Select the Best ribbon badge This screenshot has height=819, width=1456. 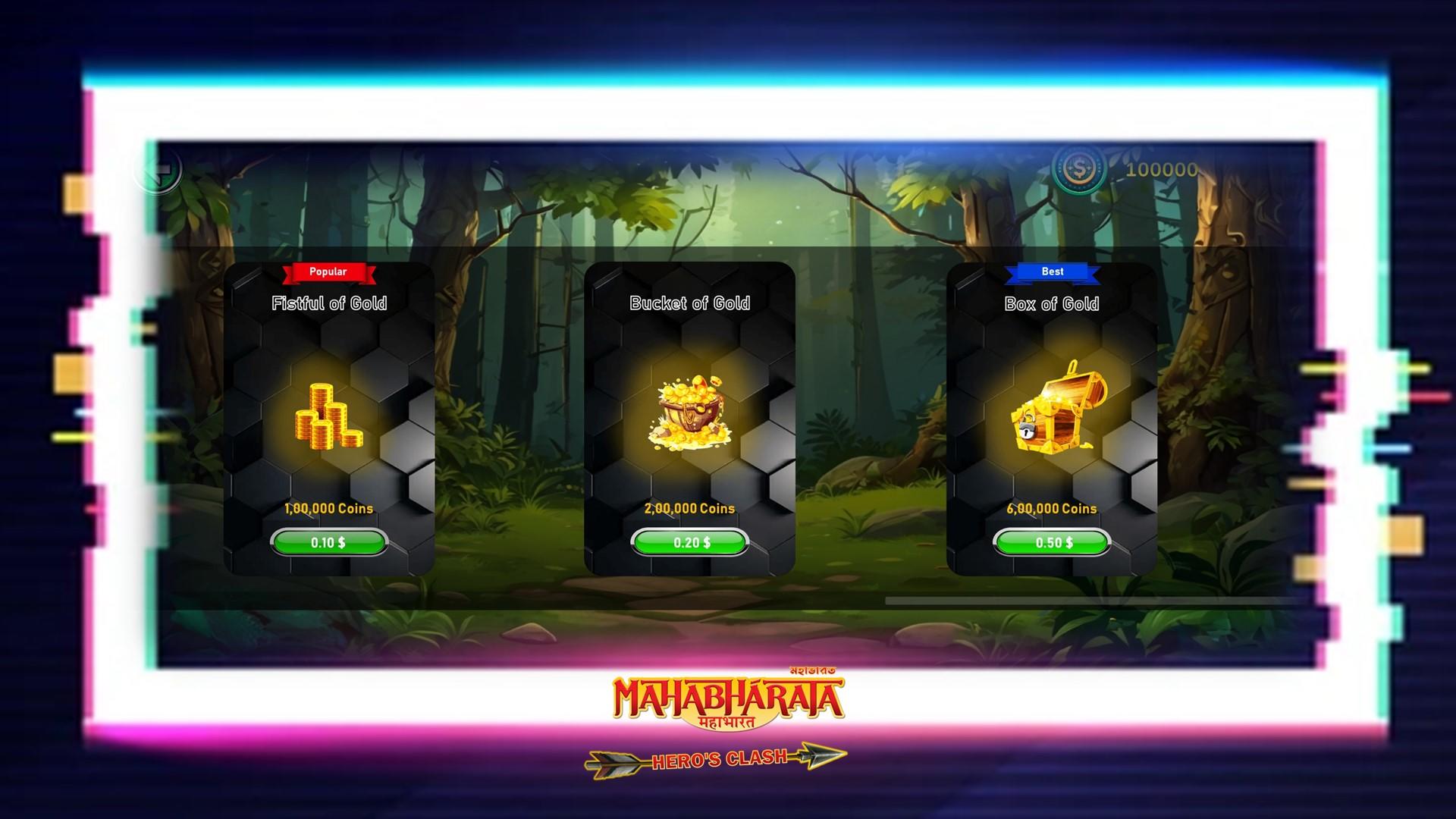click(x=1053, y=271)
